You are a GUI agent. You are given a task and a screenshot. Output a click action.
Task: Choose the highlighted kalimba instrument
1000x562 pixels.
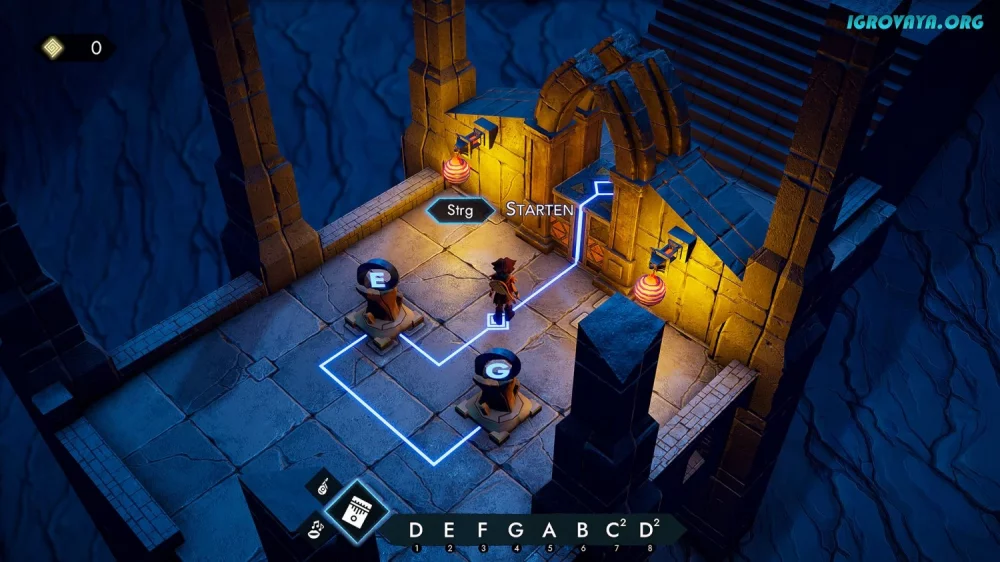[x=357, y=511]
